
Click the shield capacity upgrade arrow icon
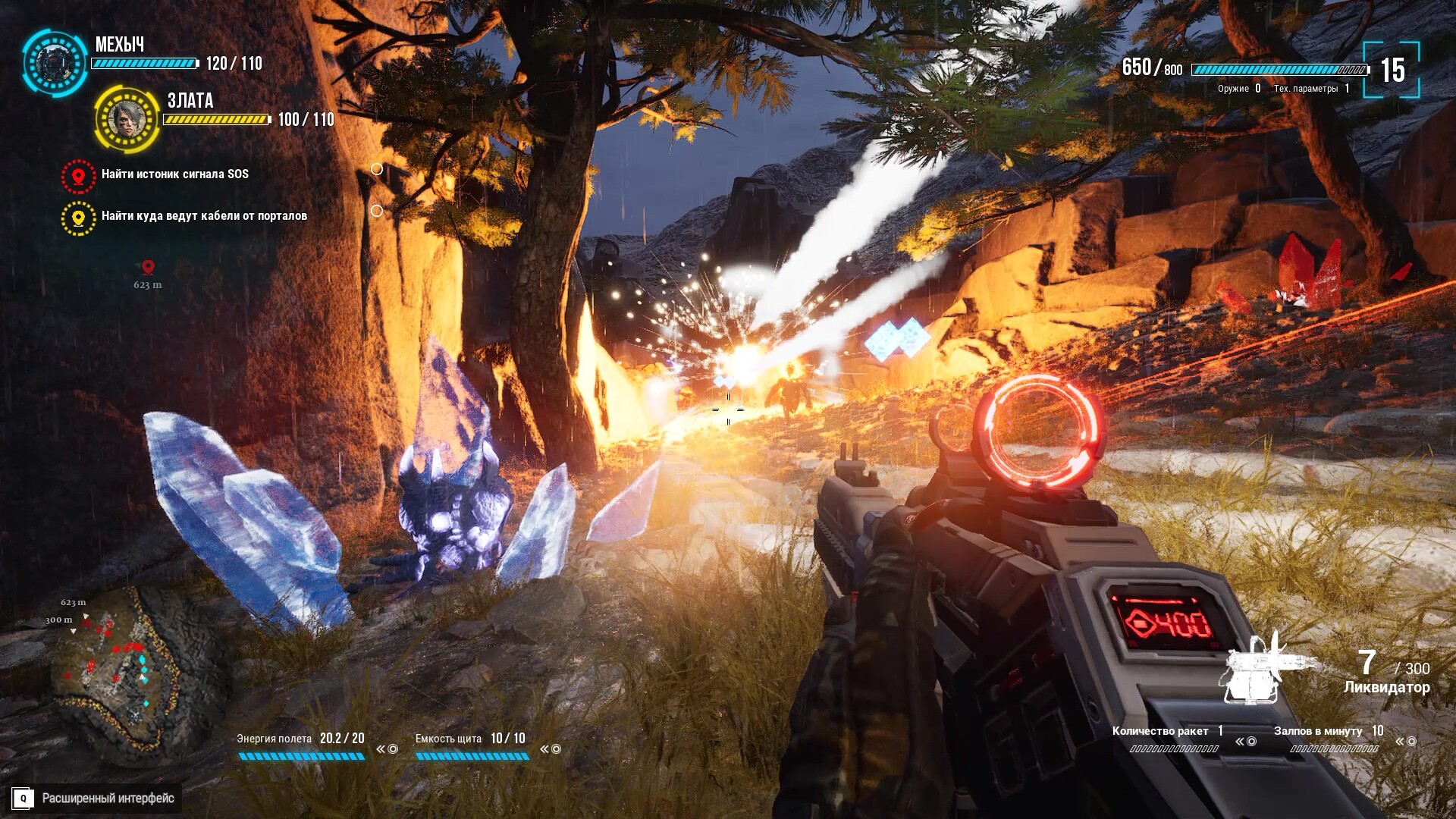click(x=551, y=749)
